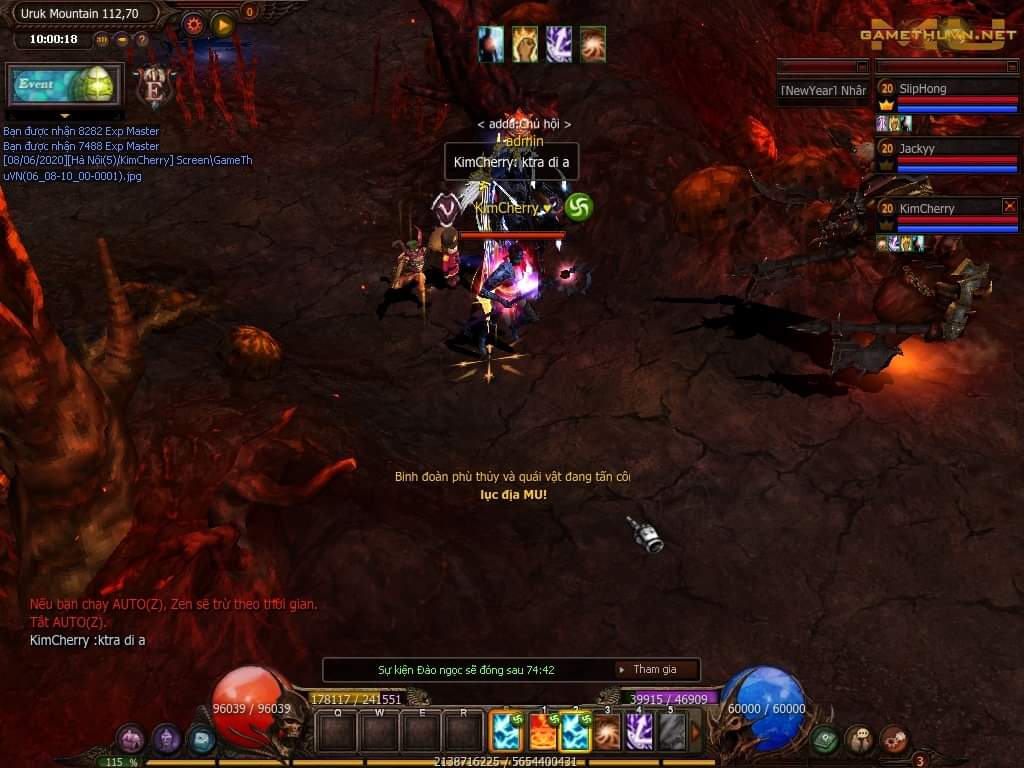Viewport: 1024px width, 768px height.
Task: Click the E shield emblem icon
Action: pos(154,87)
